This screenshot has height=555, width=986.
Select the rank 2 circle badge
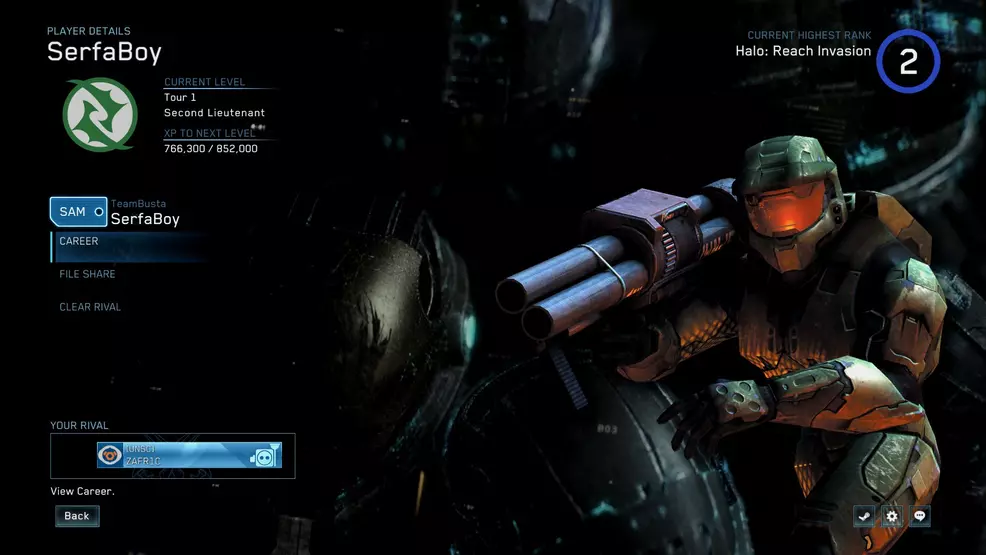[x=908, y=62]
